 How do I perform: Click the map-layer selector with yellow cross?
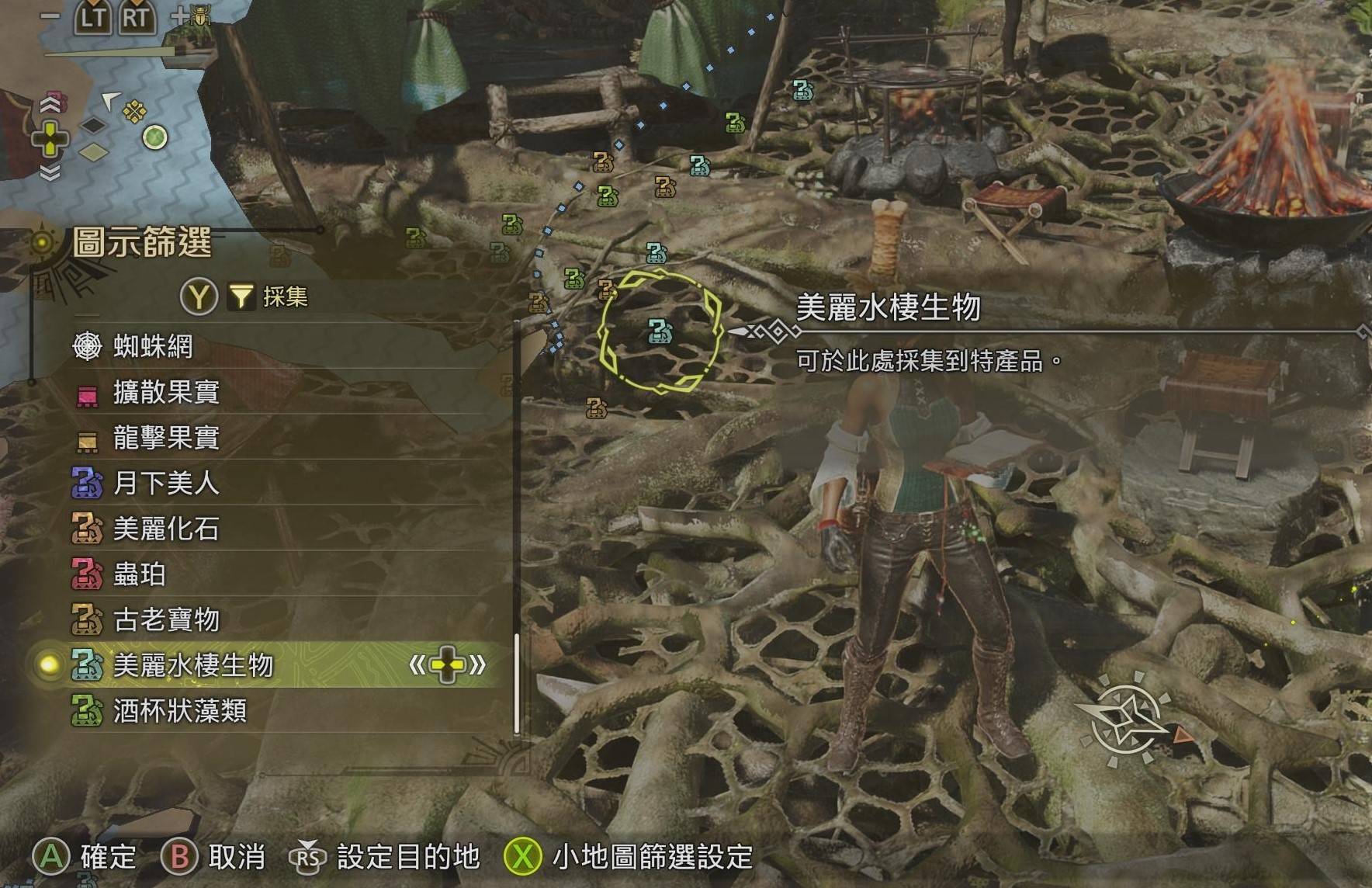(50, 140)
